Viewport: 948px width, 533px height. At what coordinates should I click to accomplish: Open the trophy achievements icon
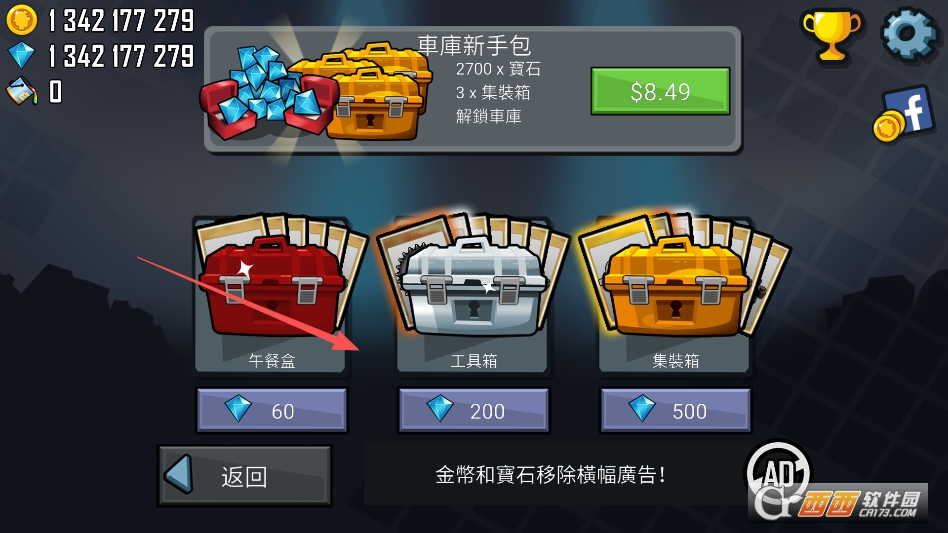[x=830, y=36]
